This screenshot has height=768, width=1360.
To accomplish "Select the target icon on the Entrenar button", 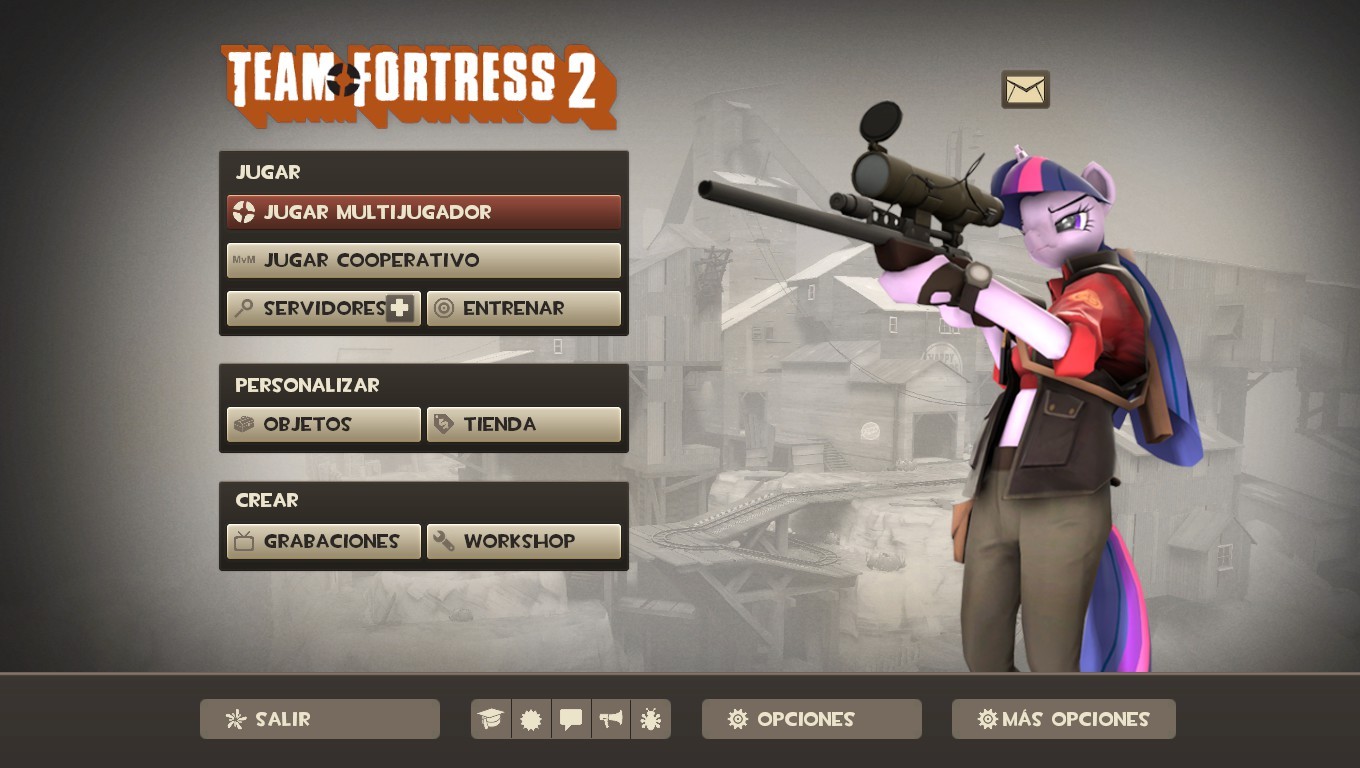I will (445, 308).
